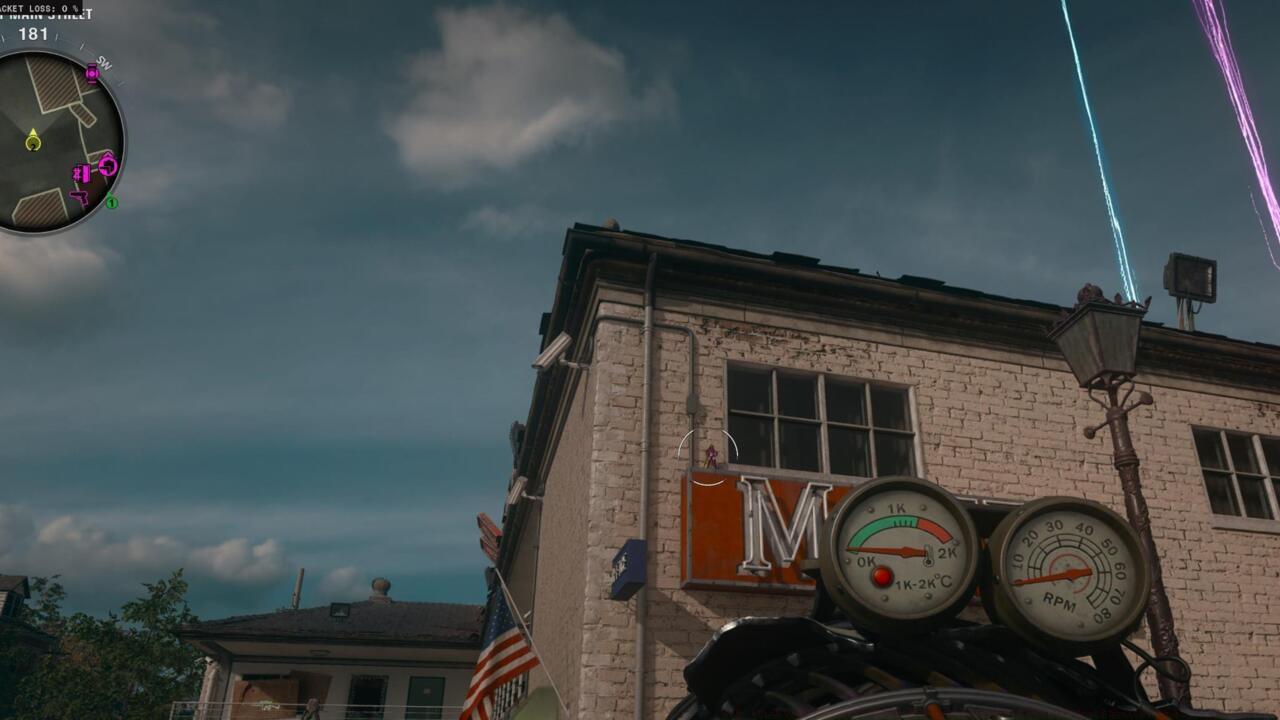The width and height of the screenshot is (1280, 720).
Task: Click the yellow objective circle numbered 2
Action: (32, 144)
